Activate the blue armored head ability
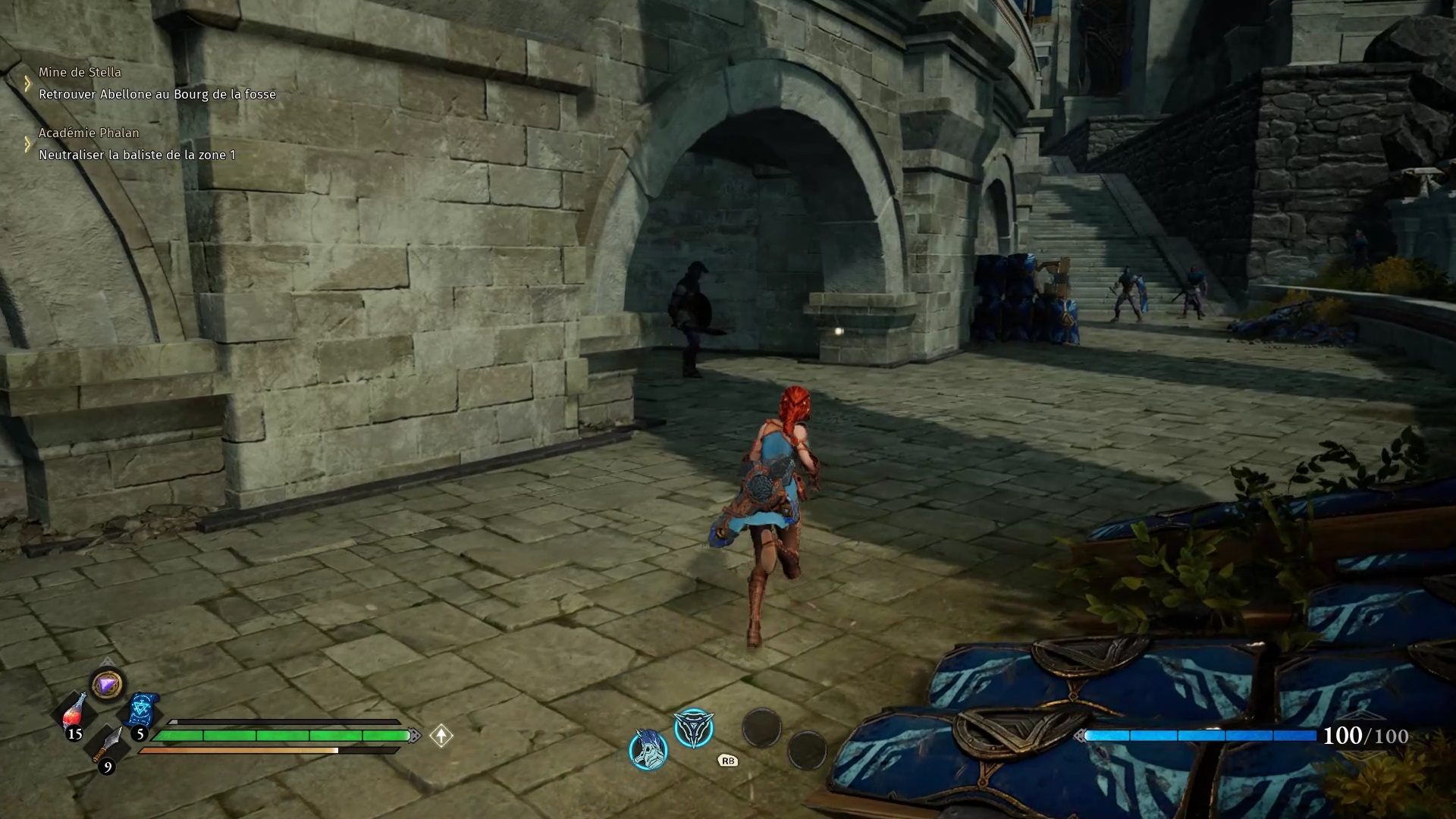This screenshot has width=1456, height=819. [x=648, y=749]
